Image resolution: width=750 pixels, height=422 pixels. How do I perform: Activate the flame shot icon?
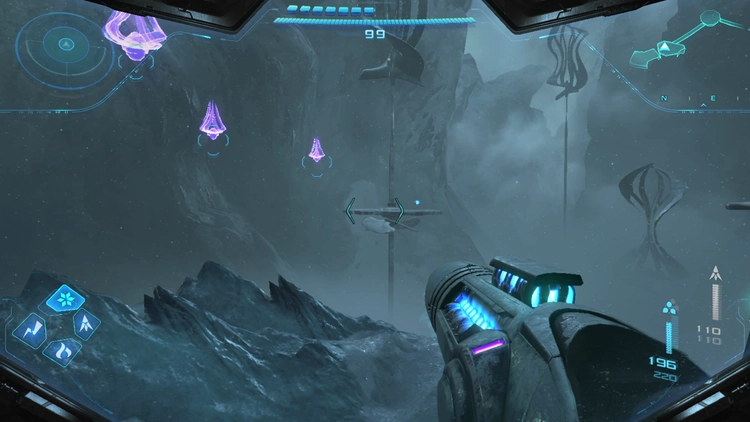(x=60, y=350)
